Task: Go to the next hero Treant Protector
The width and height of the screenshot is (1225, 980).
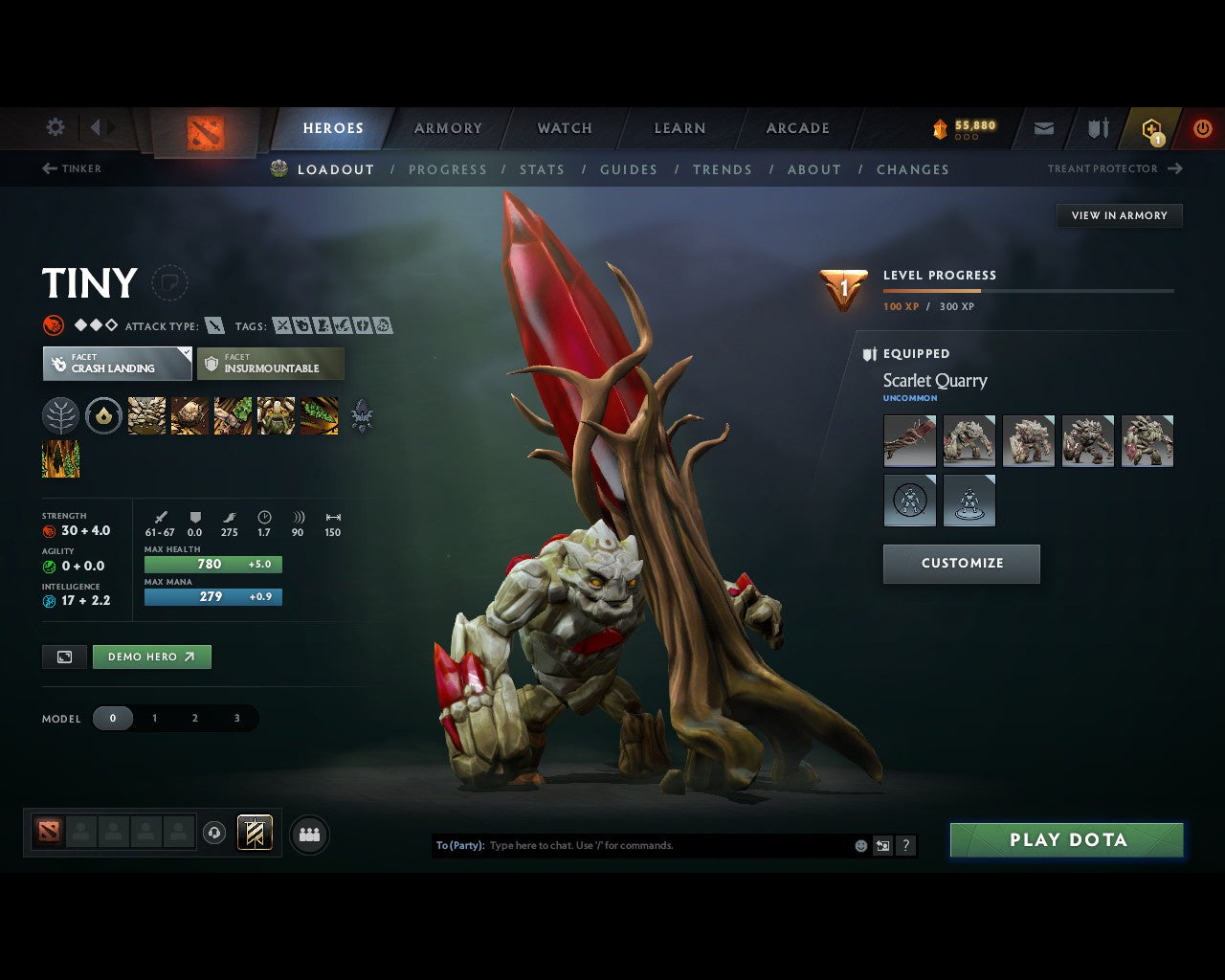Action: point(1110,168)
